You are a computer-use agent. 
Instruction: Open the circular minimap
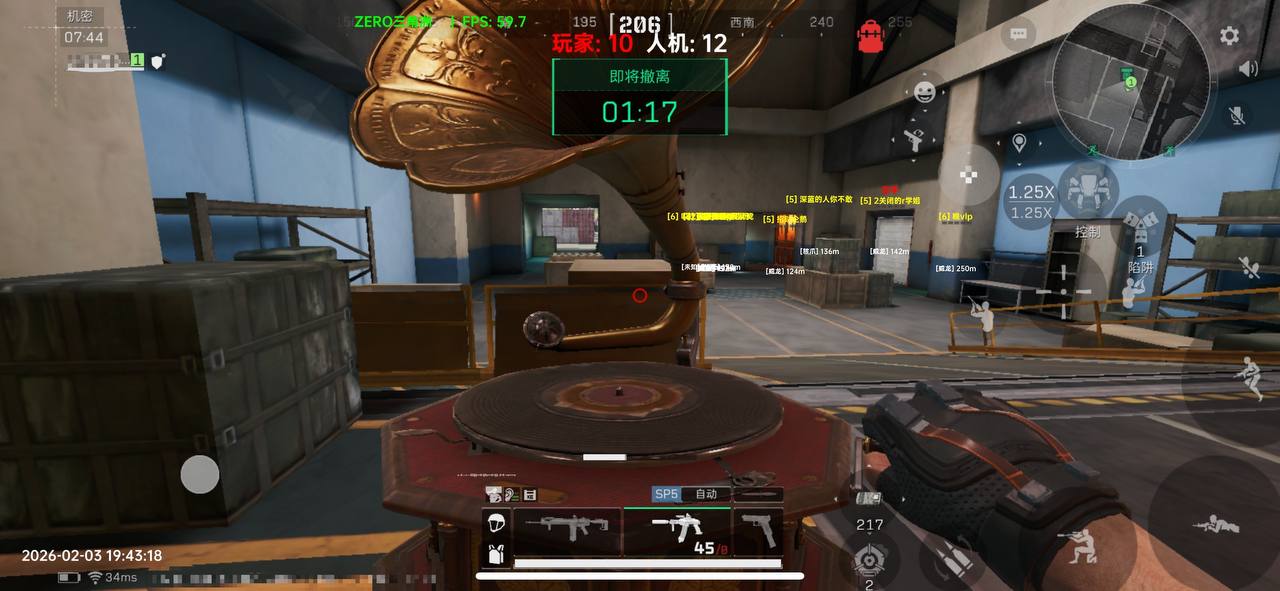click(1132, 81)
